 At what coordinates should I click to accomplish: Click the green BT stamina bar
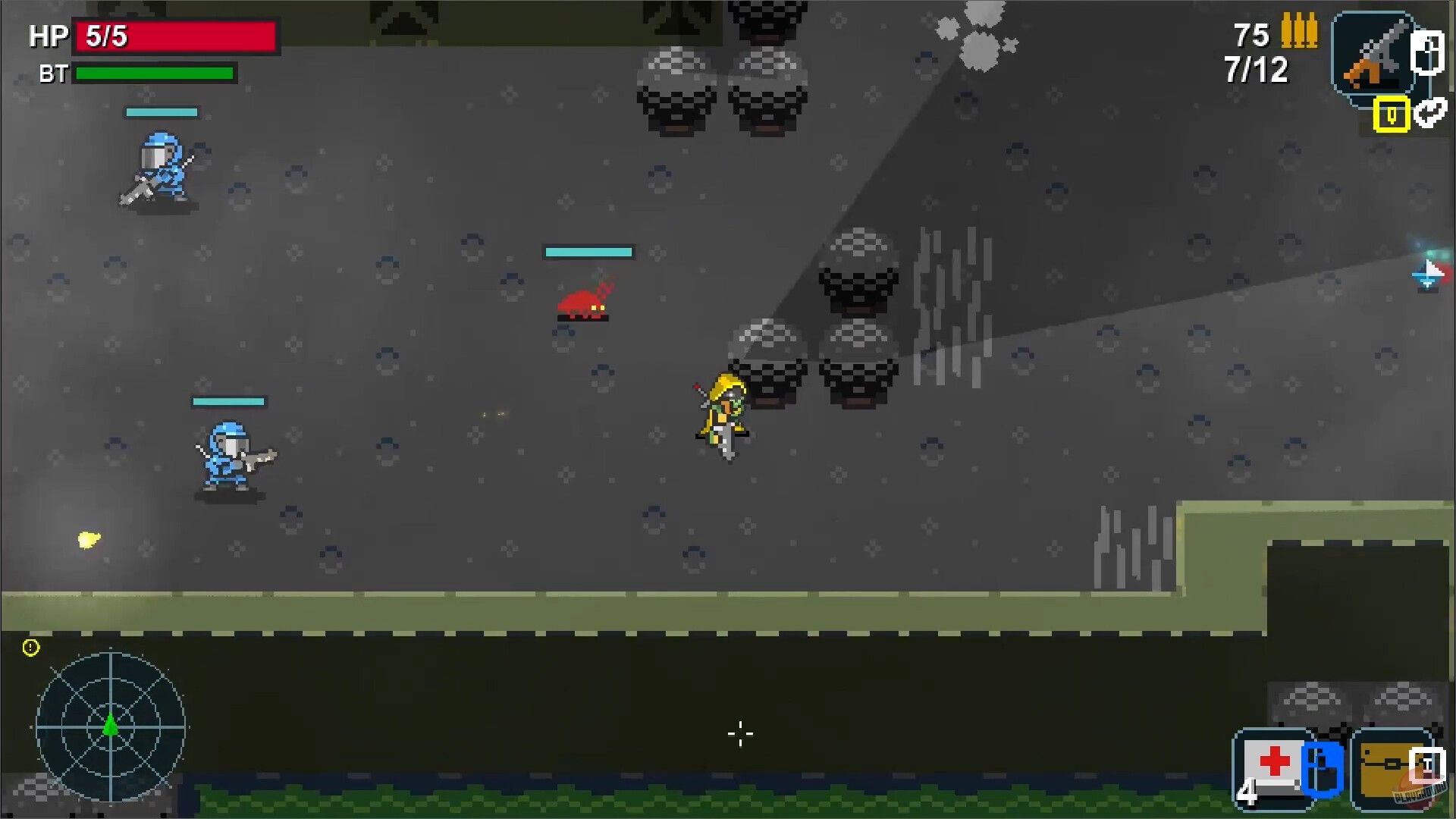click(x=154, y=74)
